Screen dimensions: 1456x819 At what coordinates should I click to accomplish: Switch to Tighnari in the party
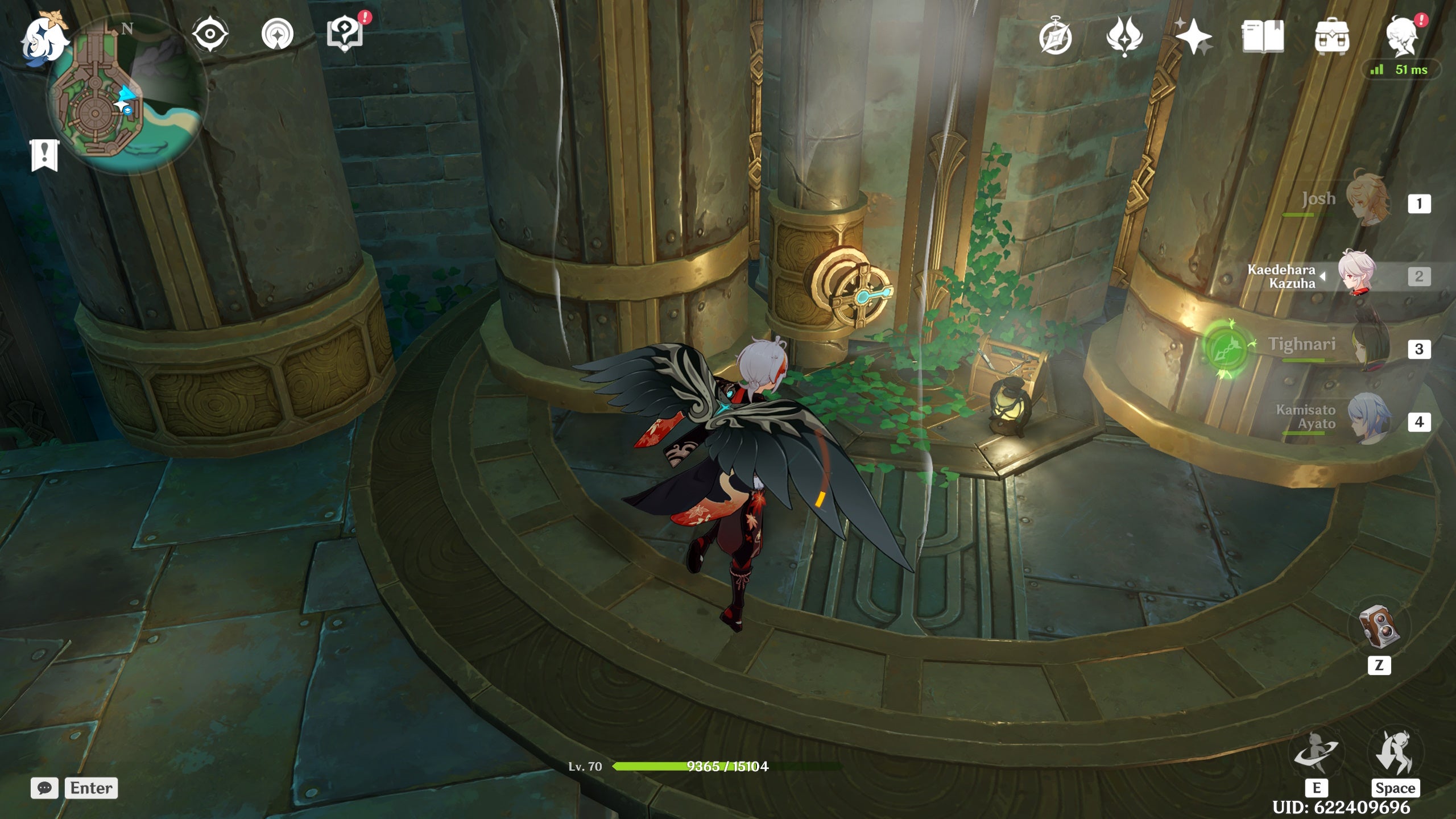pos(1370,346)
